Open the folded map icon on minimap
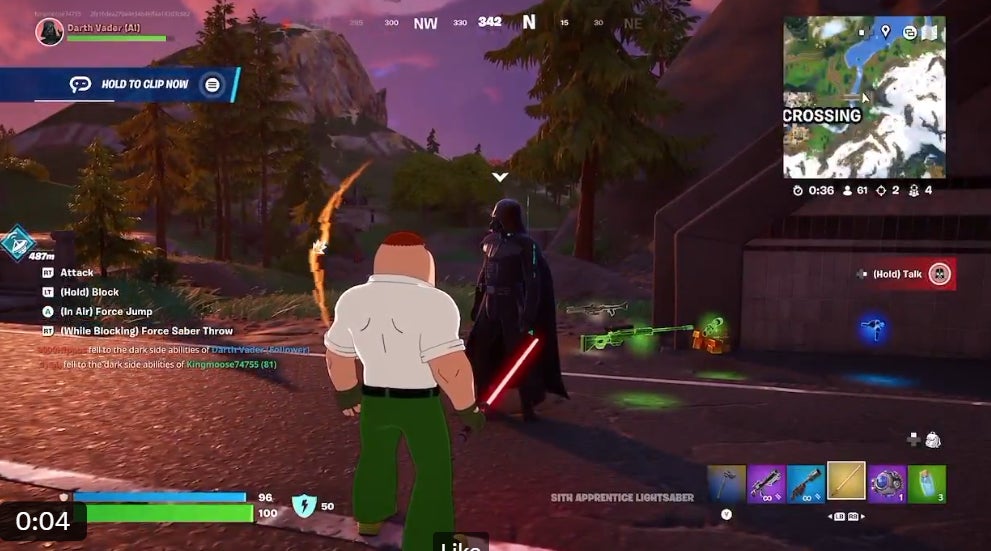 [930, 32]
